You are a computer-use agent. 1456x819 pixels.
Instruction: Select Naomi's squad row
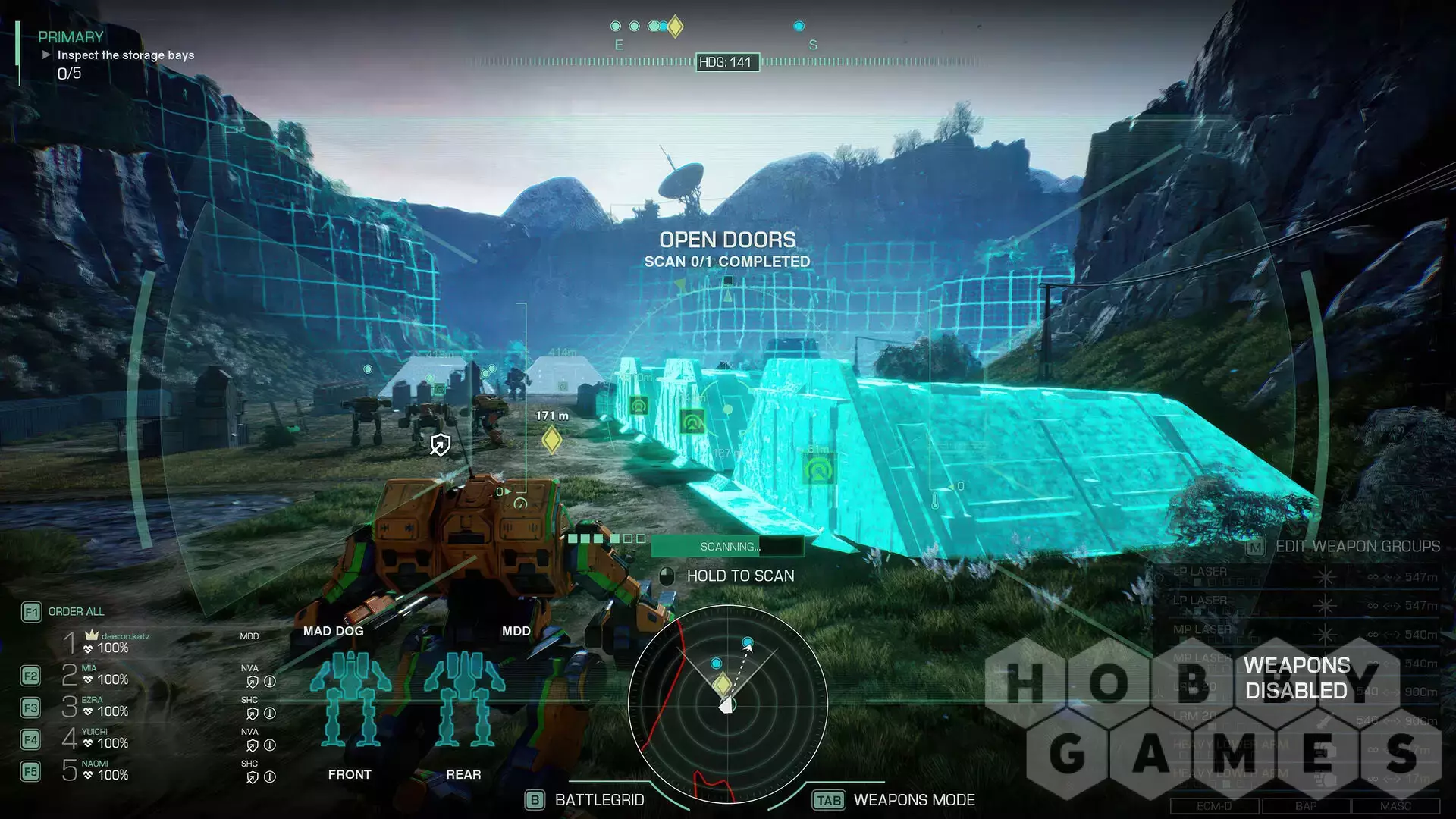coord(105,770)
